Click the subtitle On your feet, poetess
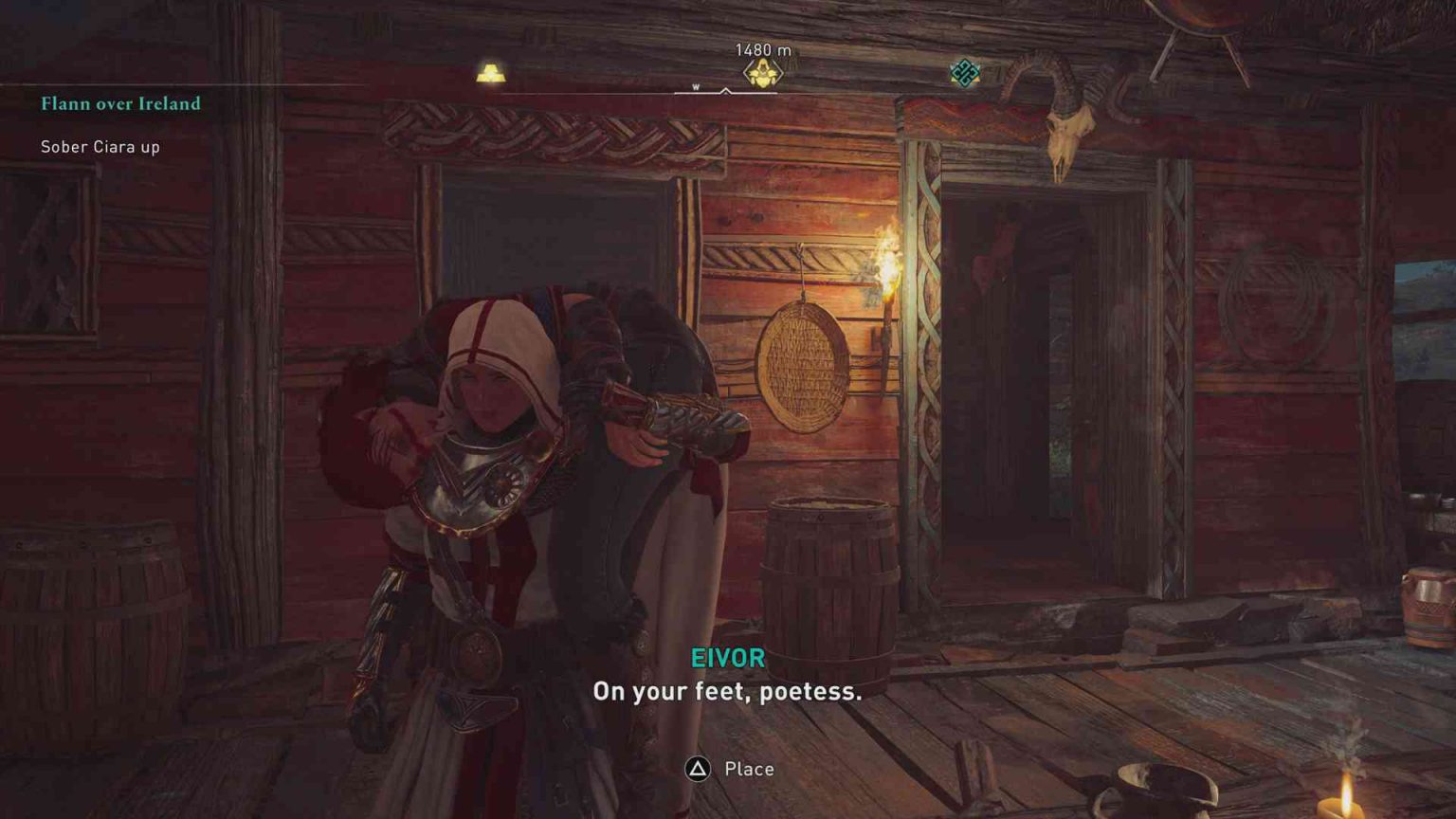This screenshot has height=819, width=1456. pyautogui.click(x=727, y=693)
